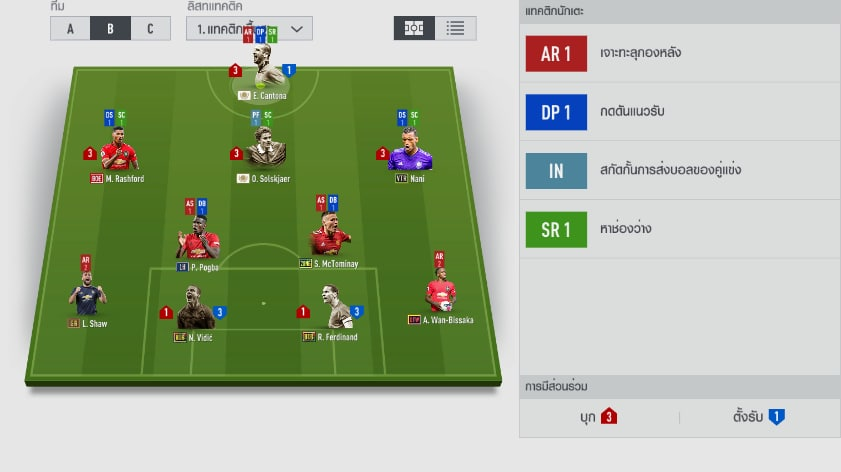
Task: Choose M. Rashford's player card
Action: pyautogui.click(x=118, y=155)
